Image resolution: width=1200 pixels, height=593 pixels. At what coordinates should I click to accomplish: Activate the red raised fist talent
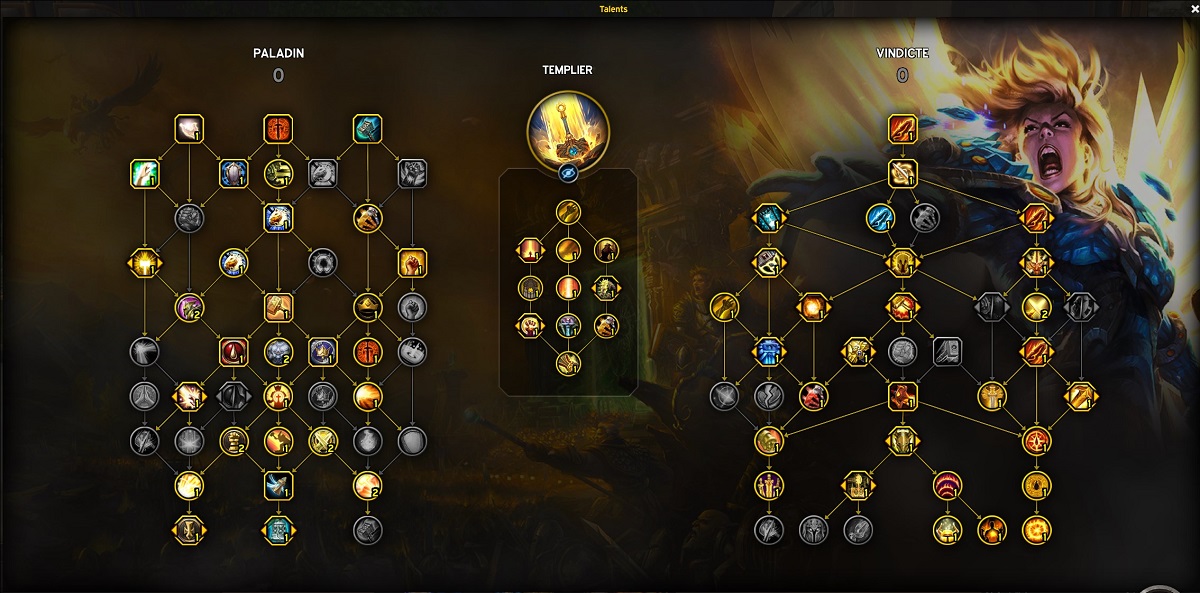pyautogui.click(x=412, y=263)
